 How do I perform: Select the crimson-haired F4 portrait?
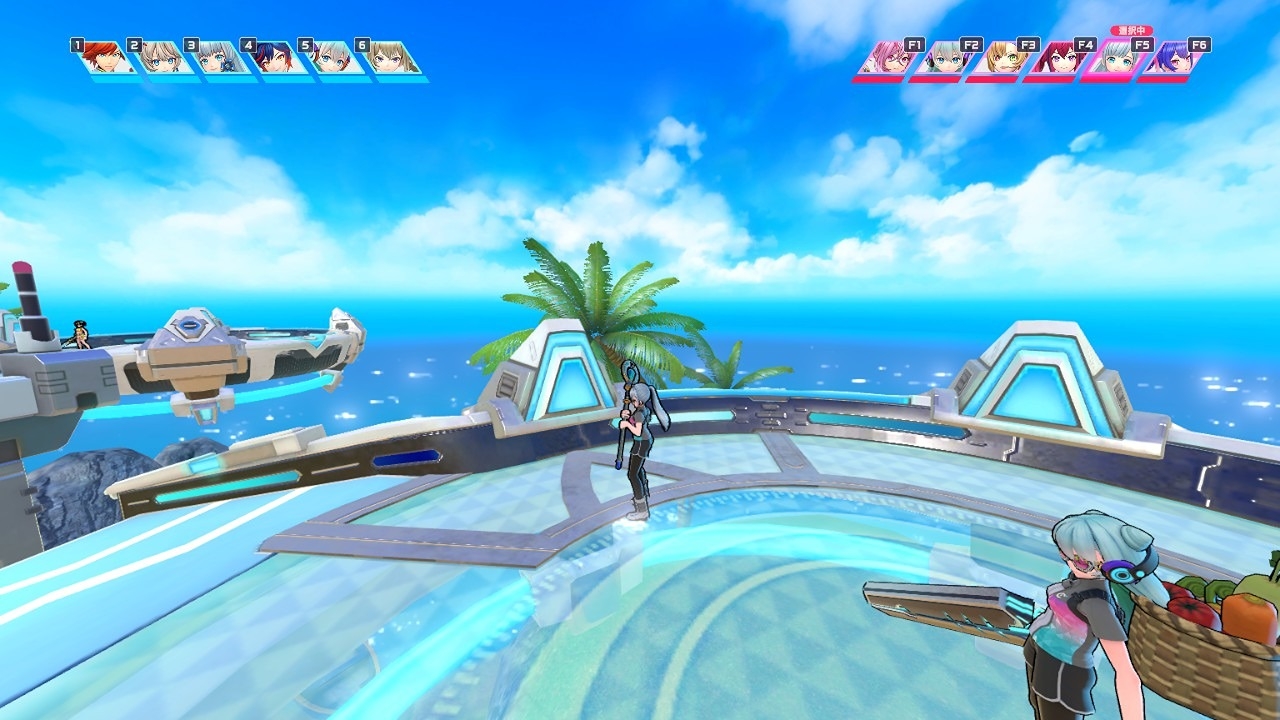click(x=1057, y=58)
